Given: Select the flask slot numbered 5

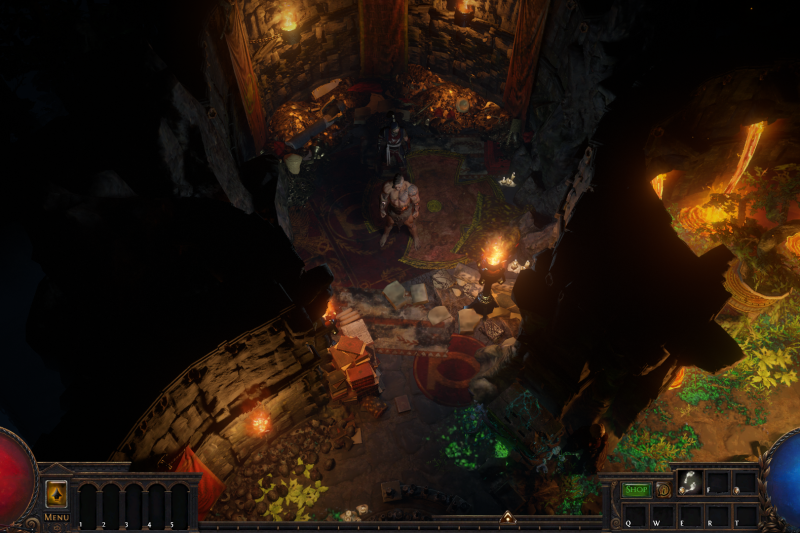Looking at the screenshot, I should click(x=177, y=505).
